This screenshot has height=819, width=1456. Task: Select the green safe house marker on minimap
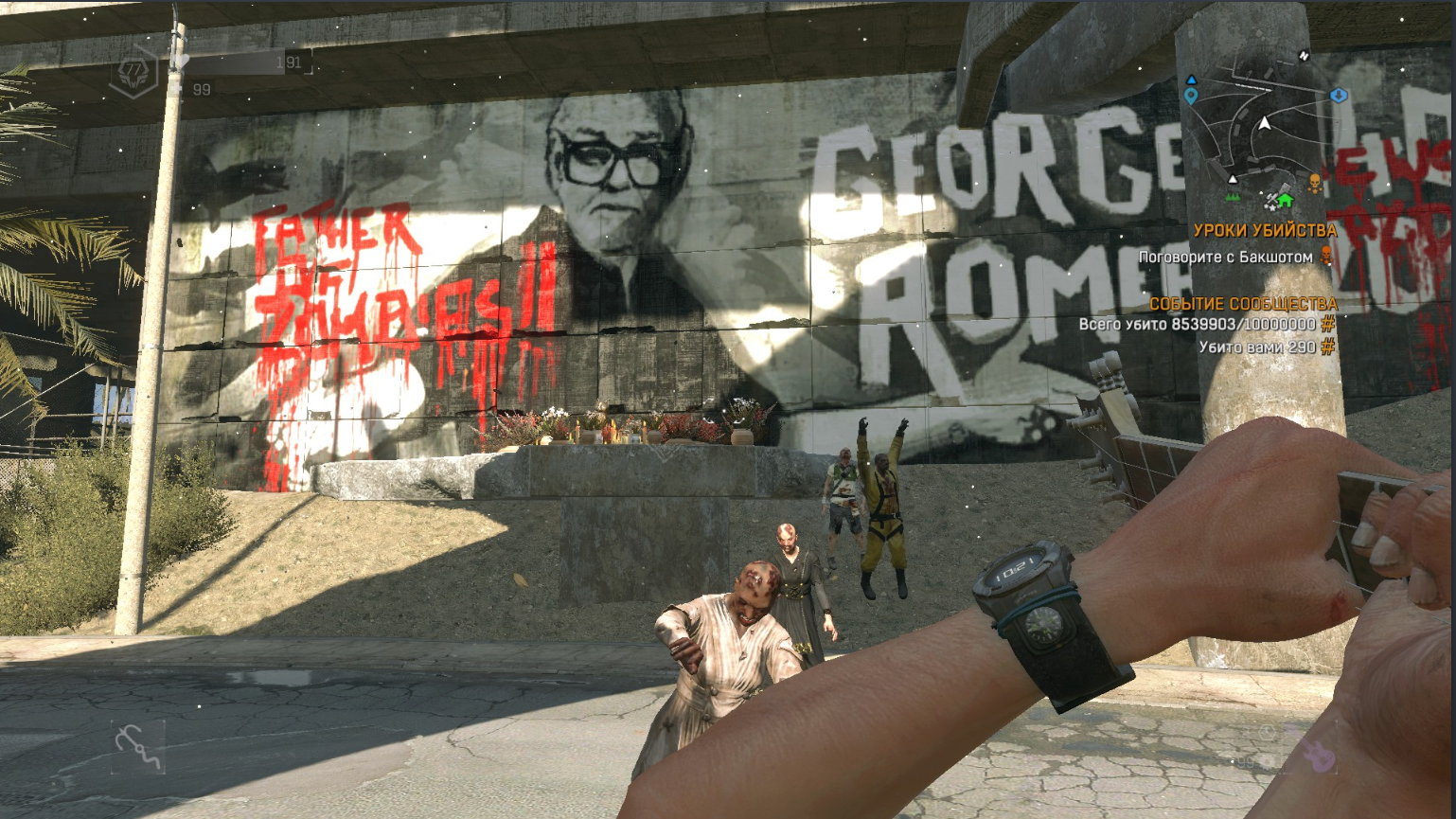(x=1285, y=201)
